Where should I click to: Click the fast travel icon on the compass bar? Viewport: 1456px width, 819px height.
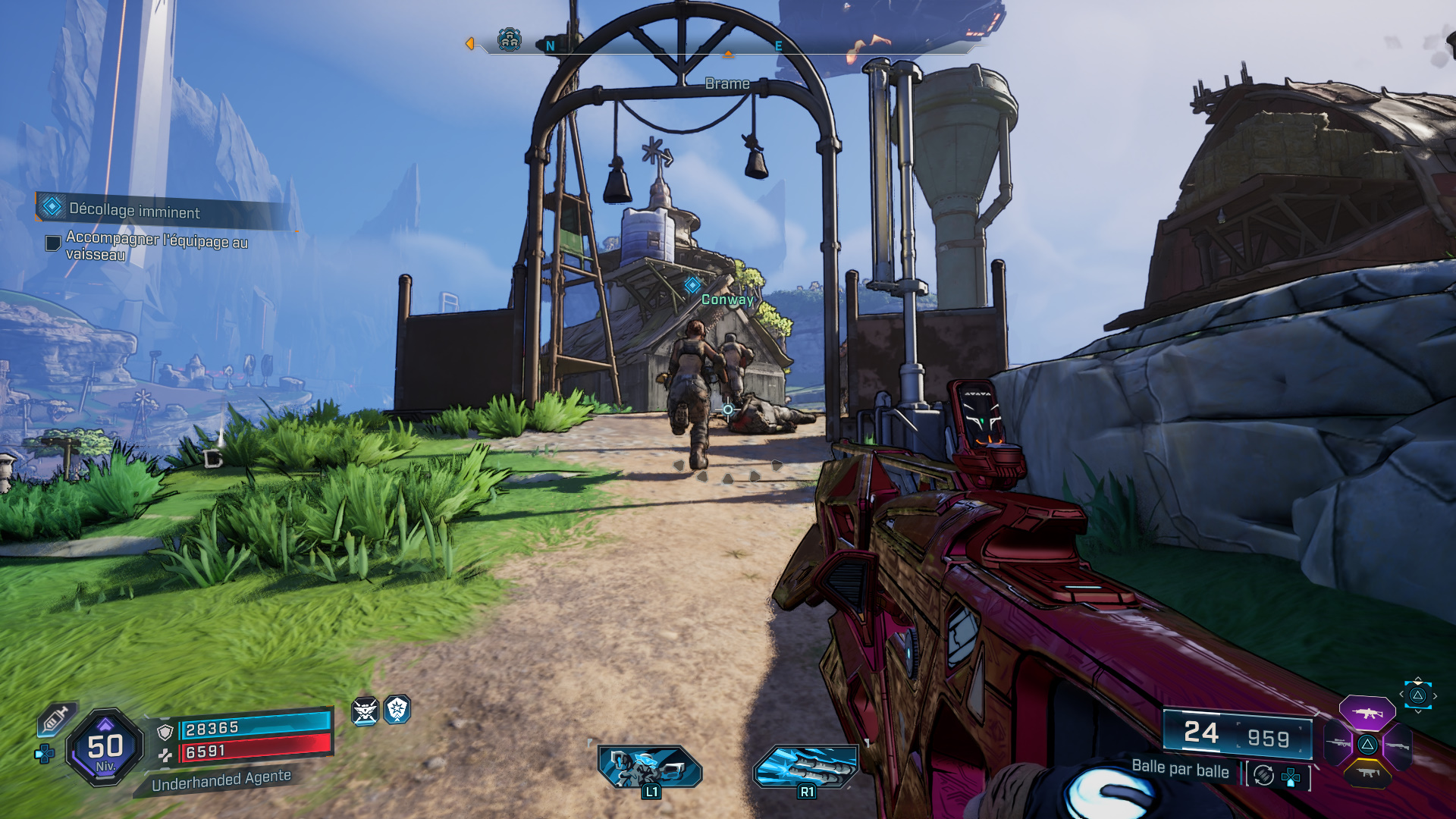(510, 40)
